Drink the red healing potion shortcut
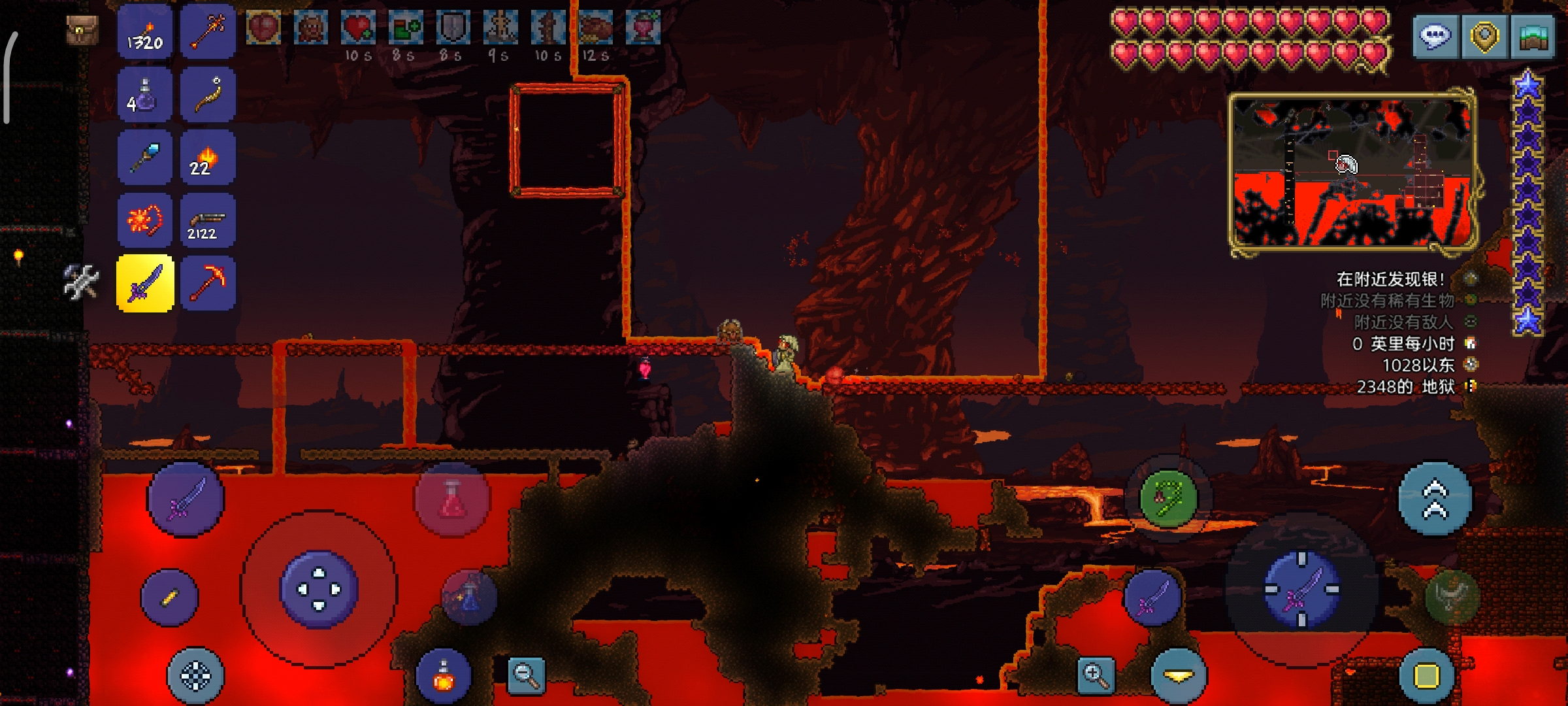The height and width of the screenshot is (706, 1568). tap(452, 499)
